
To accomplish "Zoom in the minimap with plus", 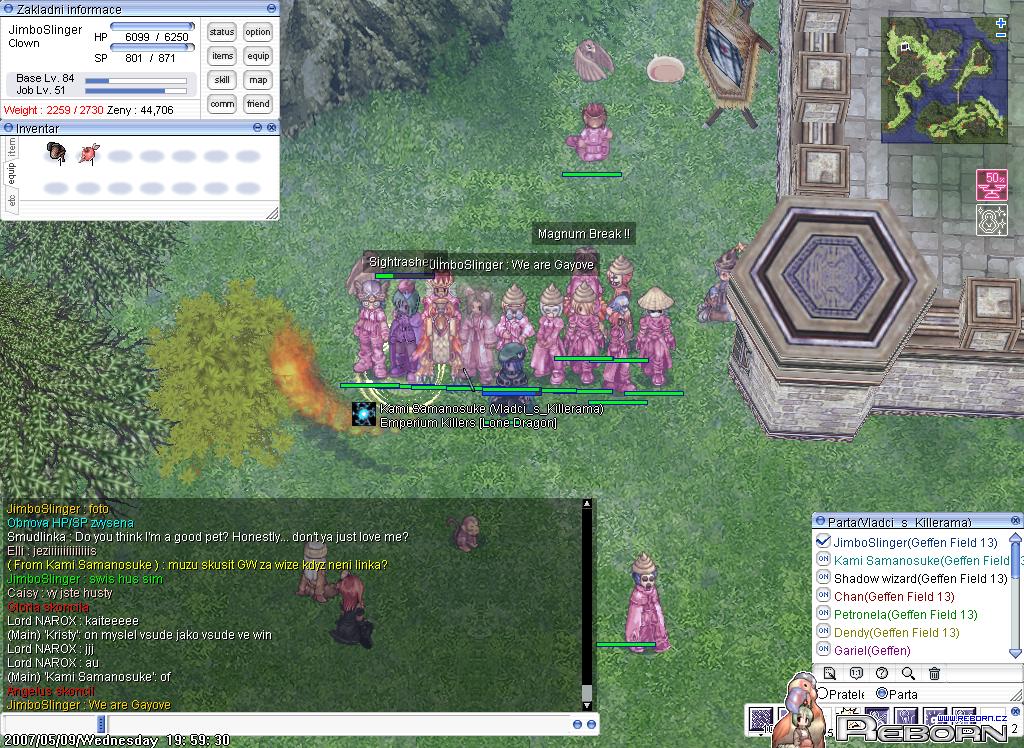I will pyautogui.click(x=1001, y=22).
